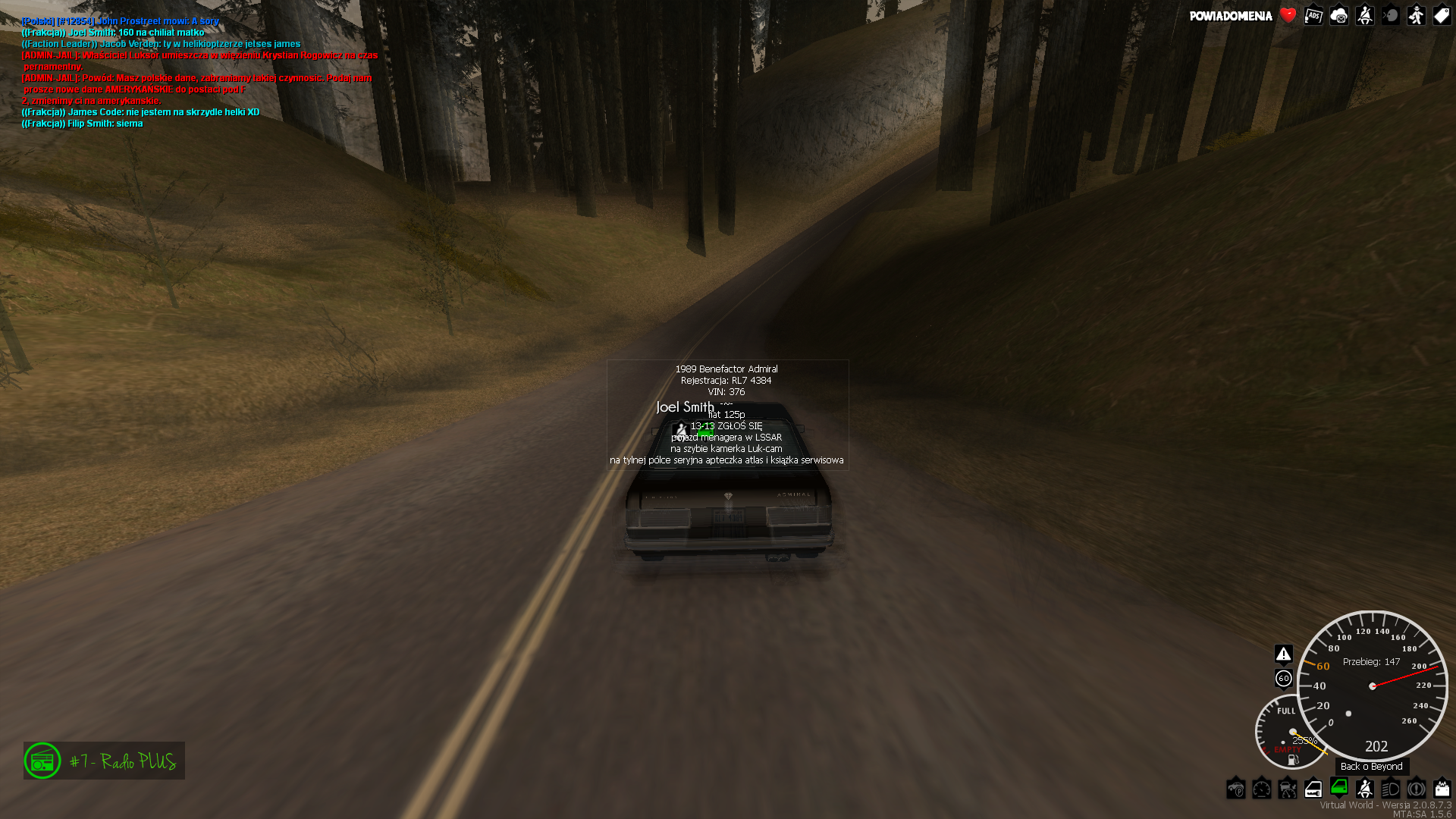This screenshot has height=819, width=1456.
Task: Click the 60 speed limit sign icon
Action: pyautogui.click(x=1283, y=679)
